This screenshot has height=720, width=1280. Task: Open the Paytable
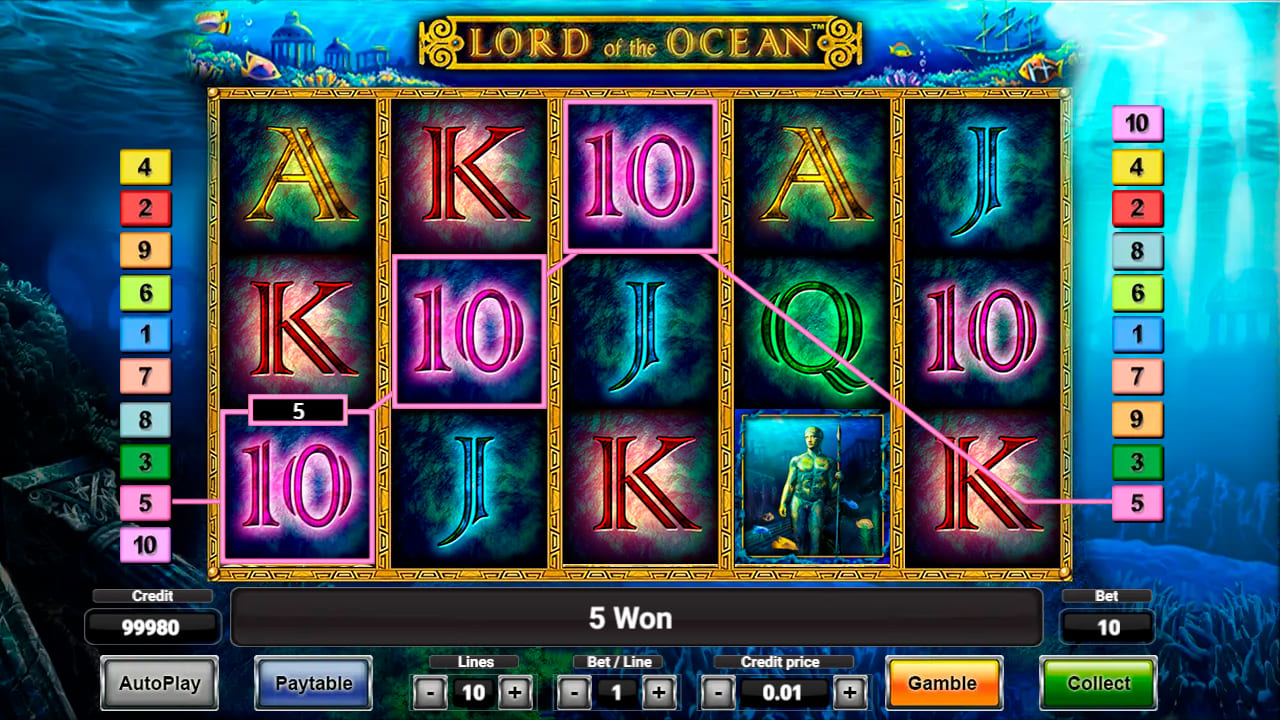[x=313, y=683]
